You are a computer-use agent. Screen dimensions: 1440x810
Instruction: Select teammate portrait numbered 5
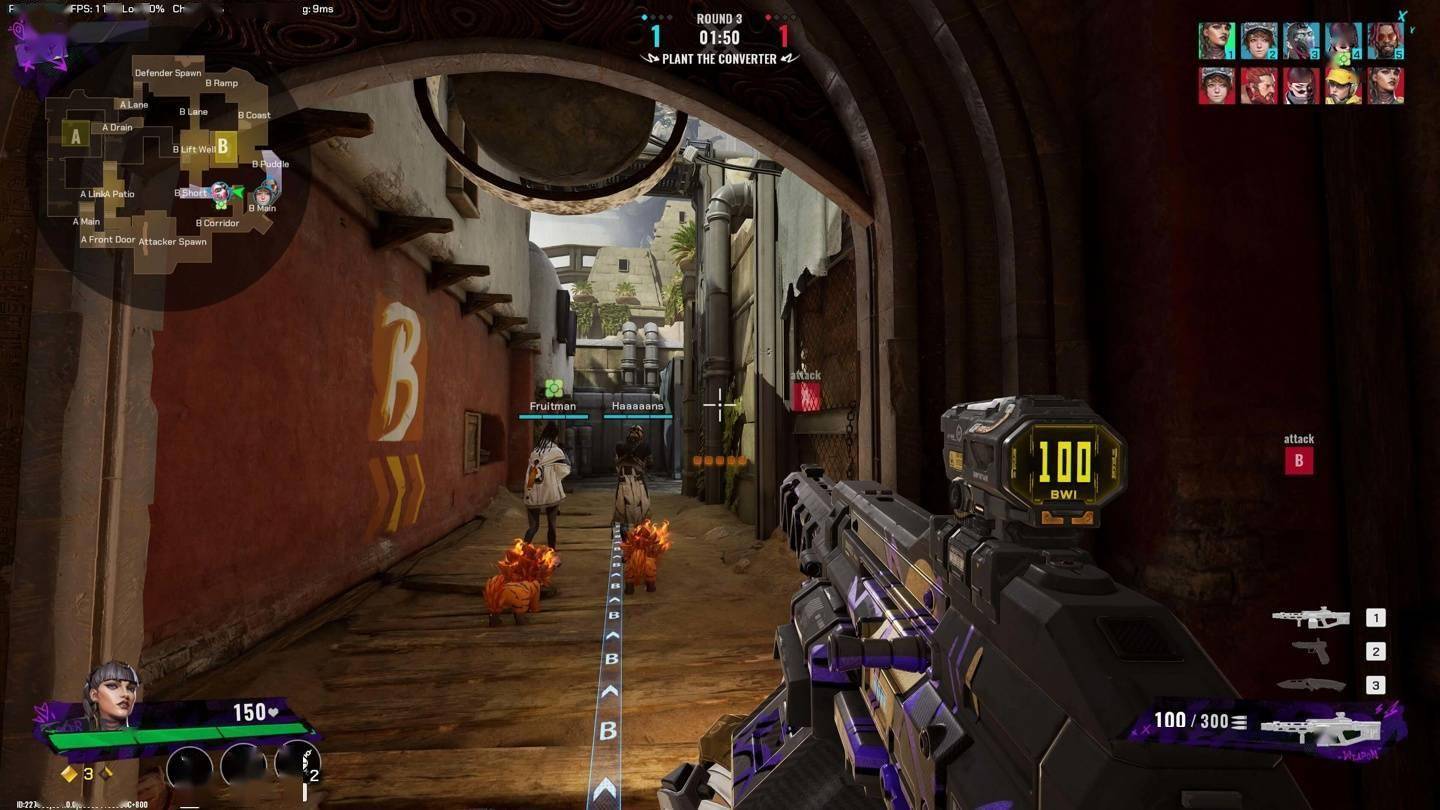pos(1385,41)
